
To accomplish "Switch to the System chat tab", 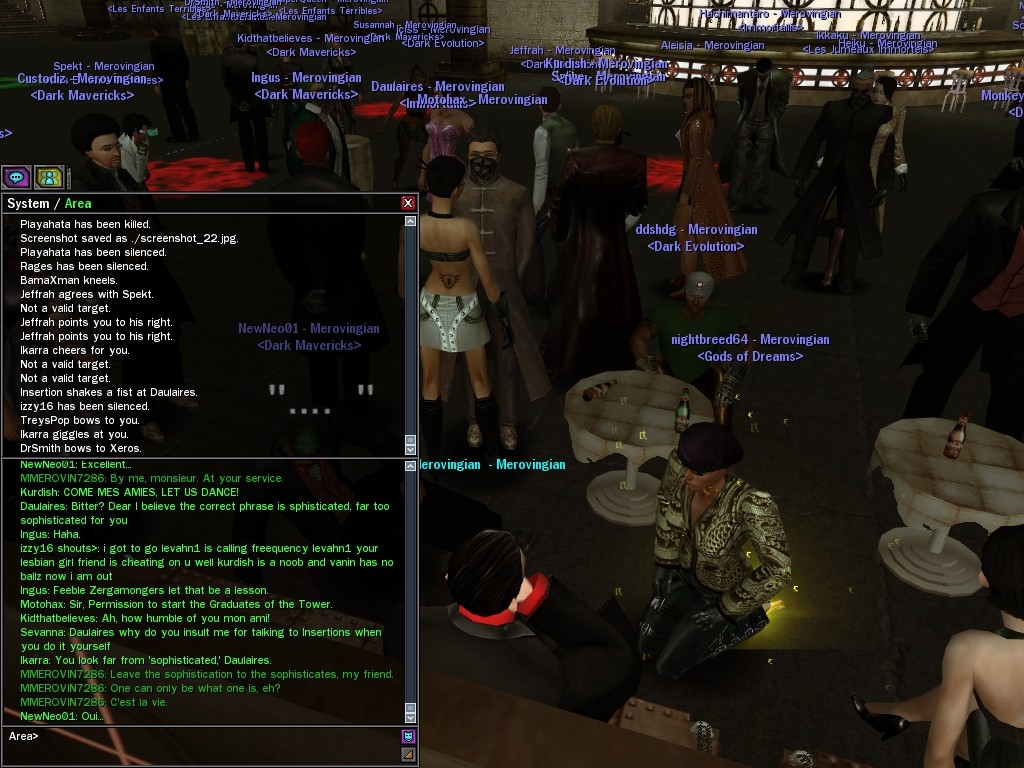I will [x=28, y=203].
